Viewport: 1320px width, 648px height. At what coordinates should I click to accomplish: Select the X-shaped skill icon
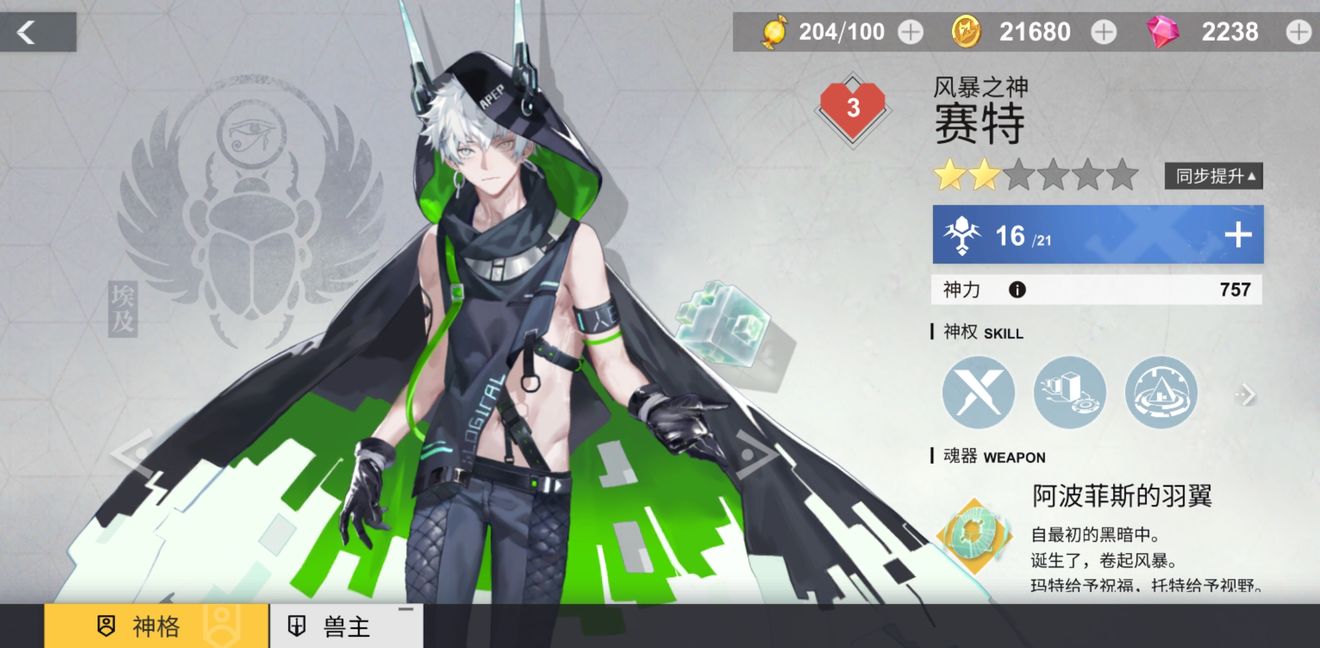click(x=978, y=392)
